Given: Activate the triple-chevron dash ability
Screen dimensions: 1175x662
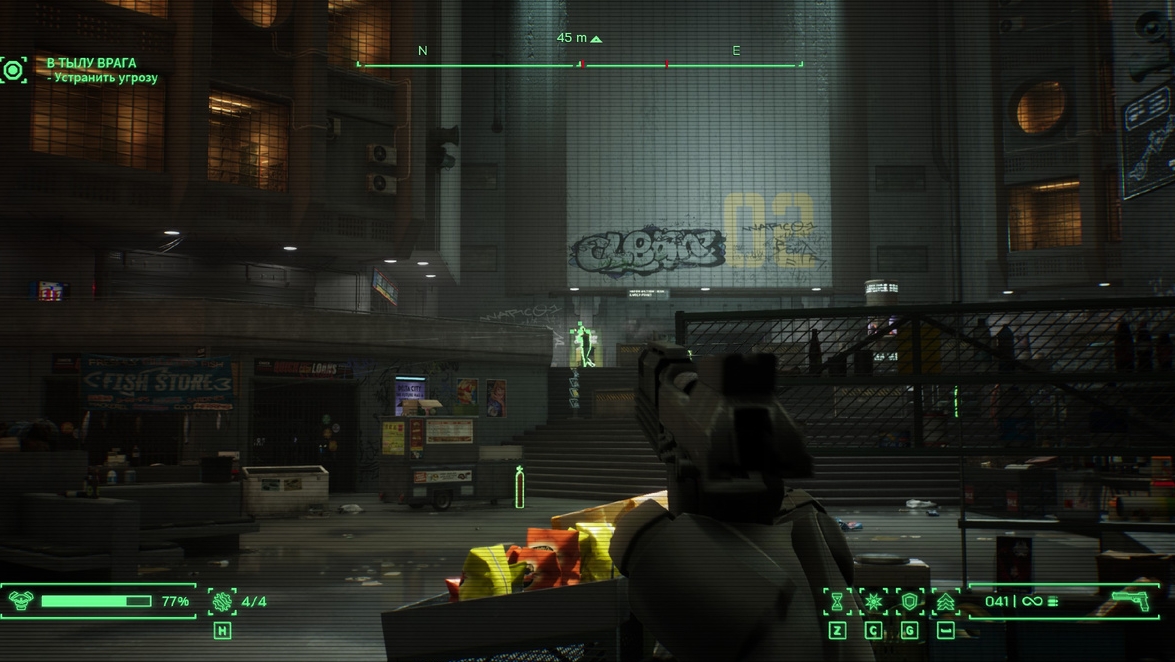Looking at the screenshot, I should (945, 601).
